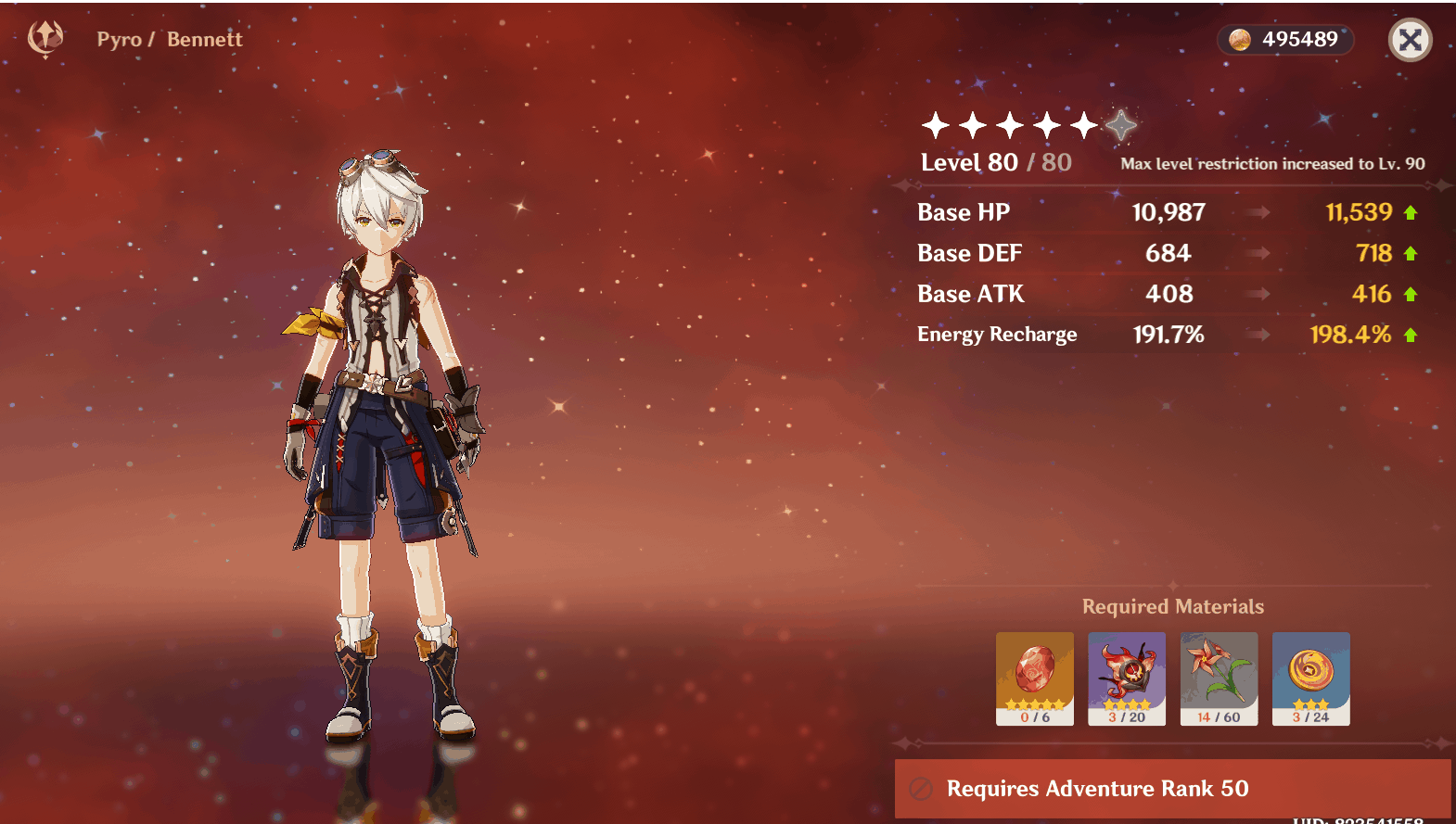Click the Requires Adventure Rank 50 button
The width and height of the screenshot is (1456, 824).
(x=1172, y=788)
